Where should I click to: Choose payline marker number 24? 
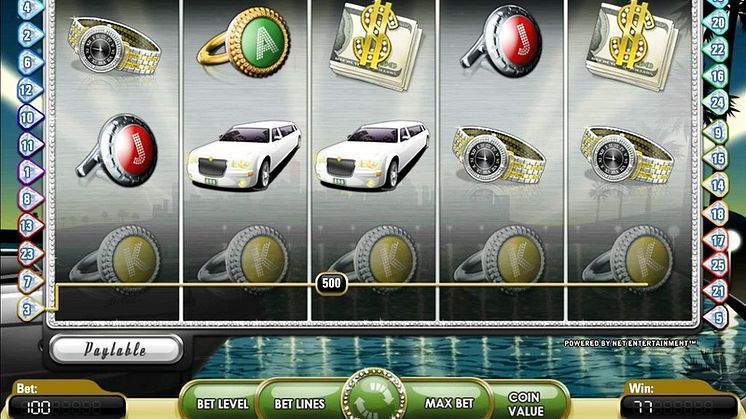[717, 99]
